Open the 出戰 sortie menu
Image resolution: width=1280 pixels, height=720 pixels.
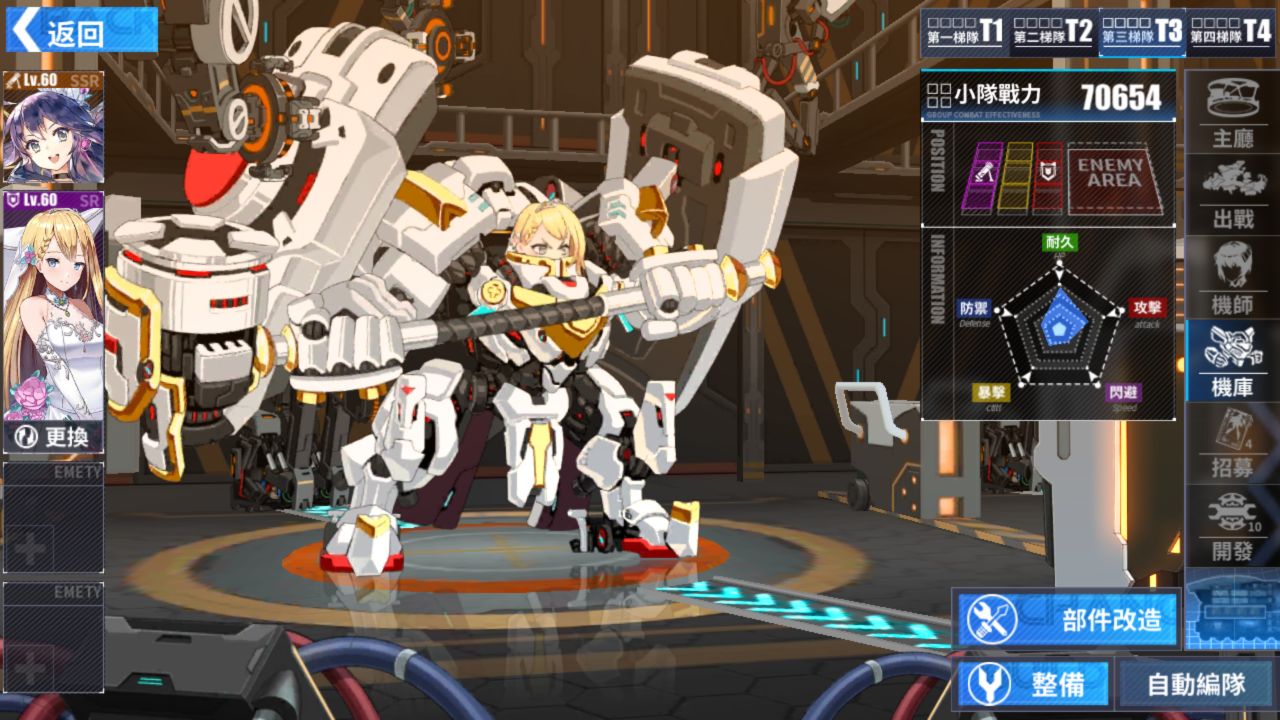pyautogui.click(x=1232, y=194)
